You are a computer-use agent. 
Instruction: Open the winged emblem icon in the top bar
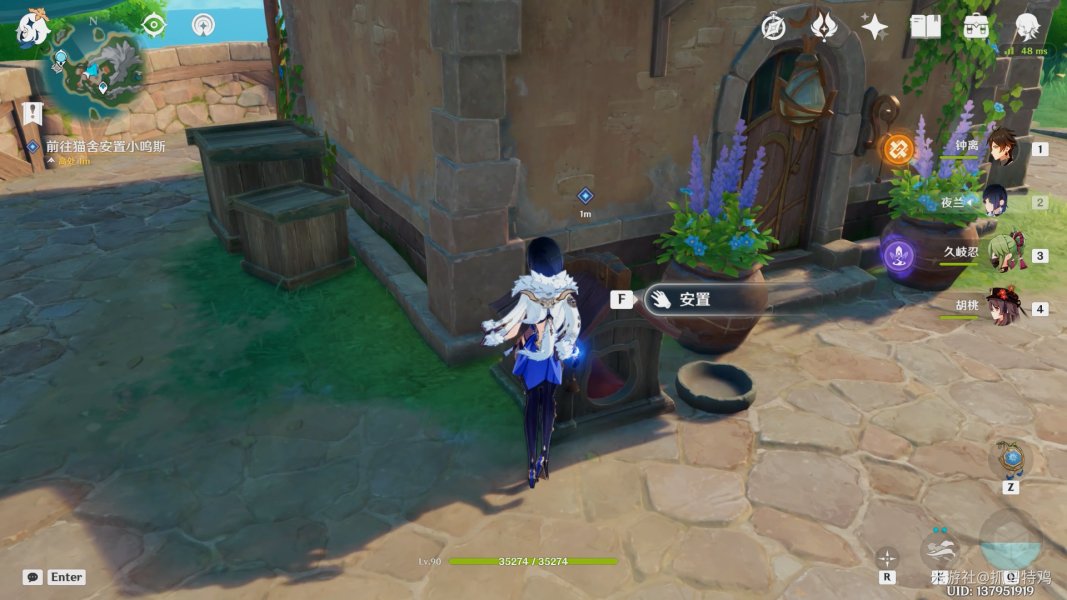pos(824,27)
